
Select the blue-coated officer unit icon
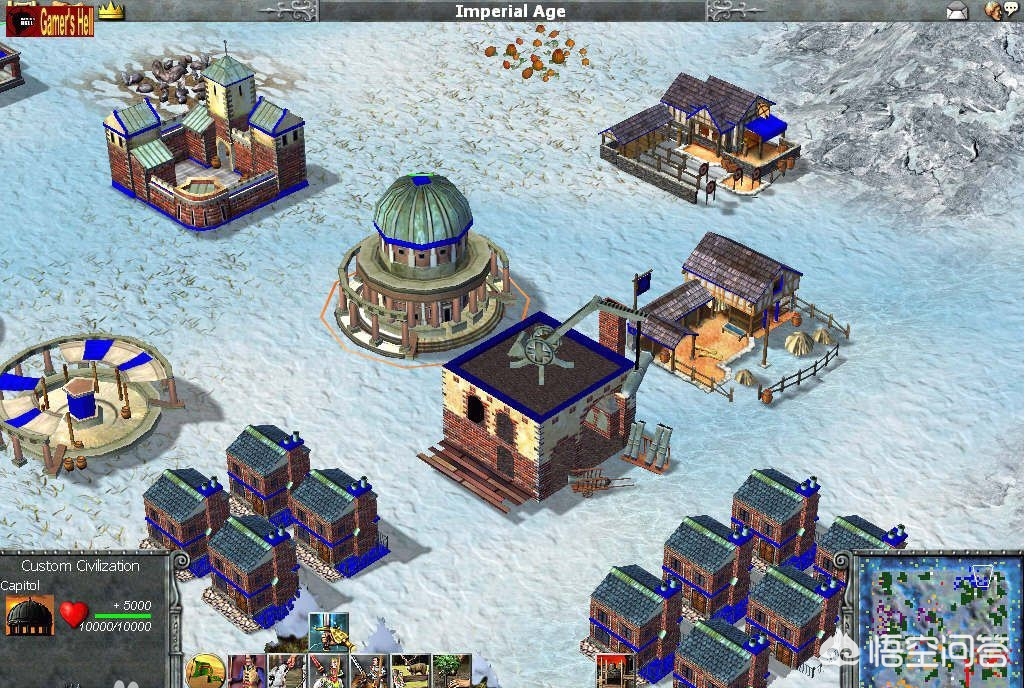pos(245,671)
